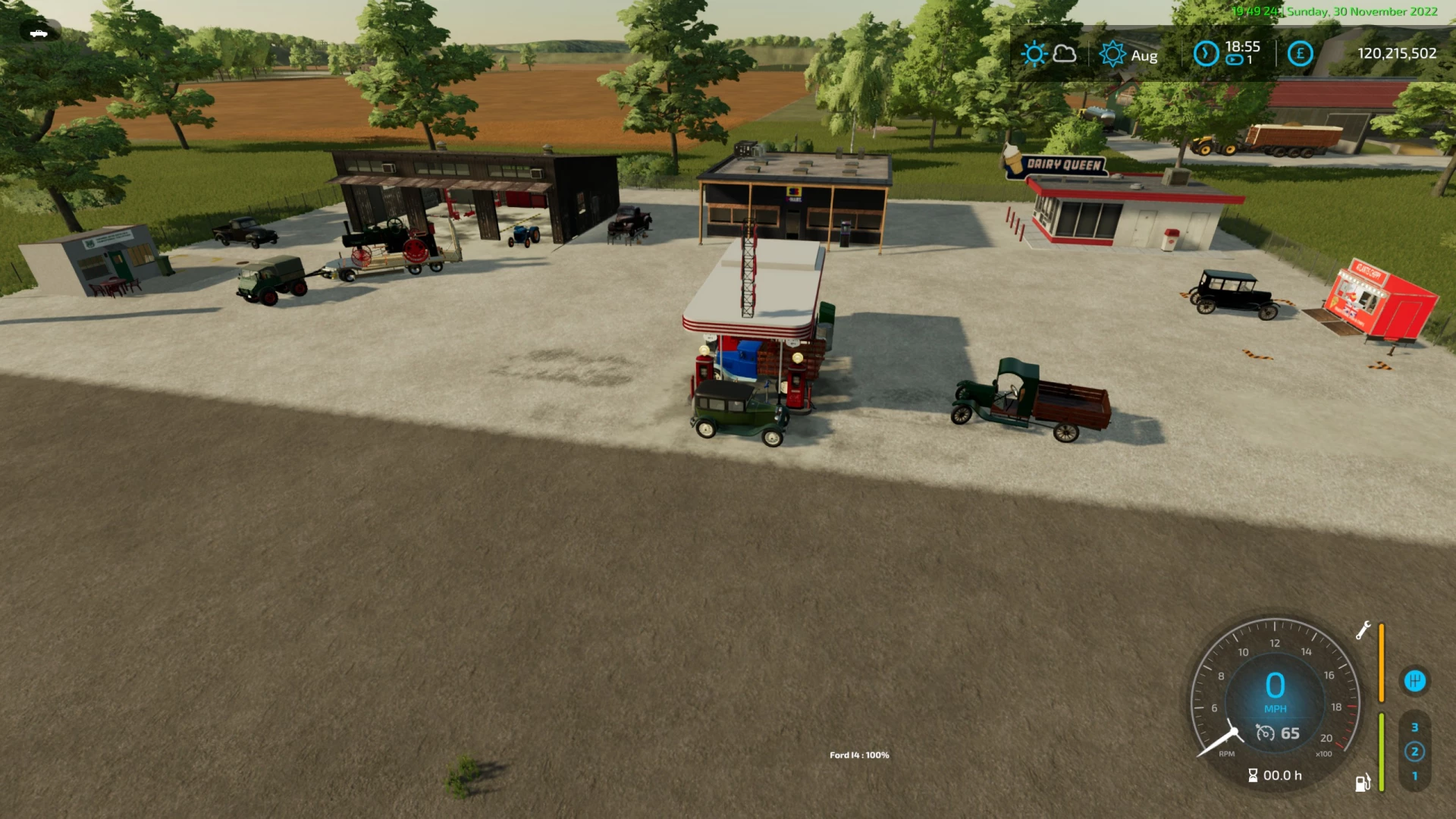This screenshot has width=1456, height=819.
Task: Click the sun weather icon
Action: click(x=1035, y=54)
